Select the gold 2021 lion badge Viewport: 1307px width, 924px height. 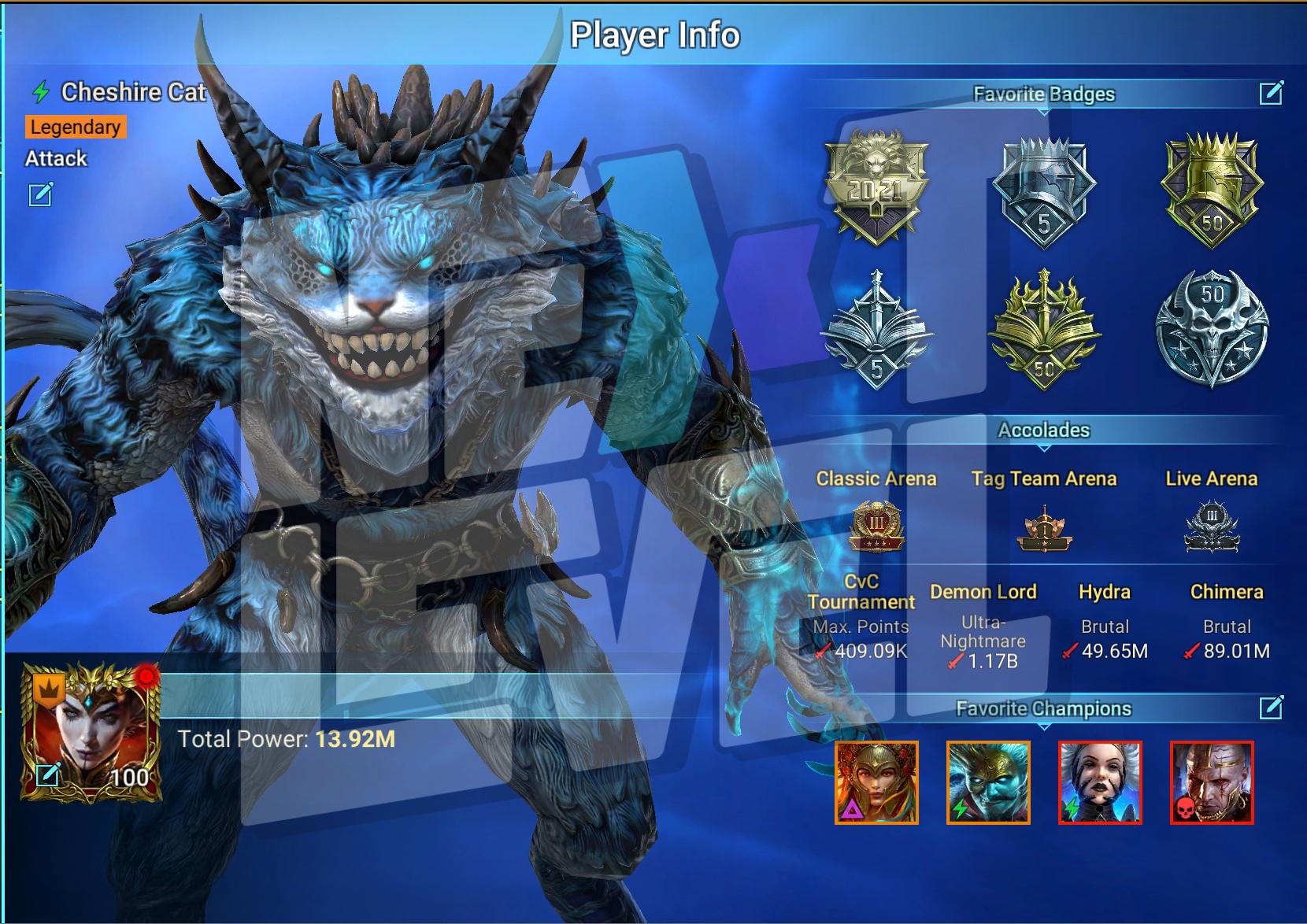point(876,189)
